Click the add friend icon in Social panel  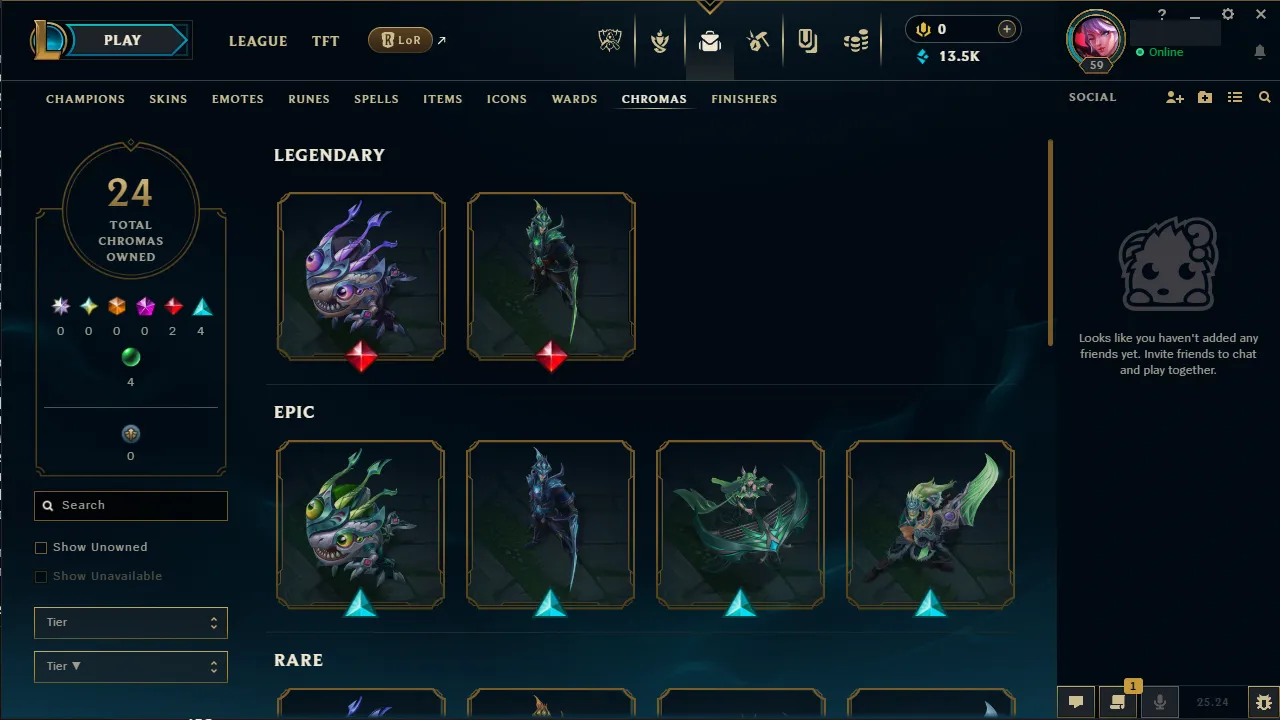tap(1174, 97)
